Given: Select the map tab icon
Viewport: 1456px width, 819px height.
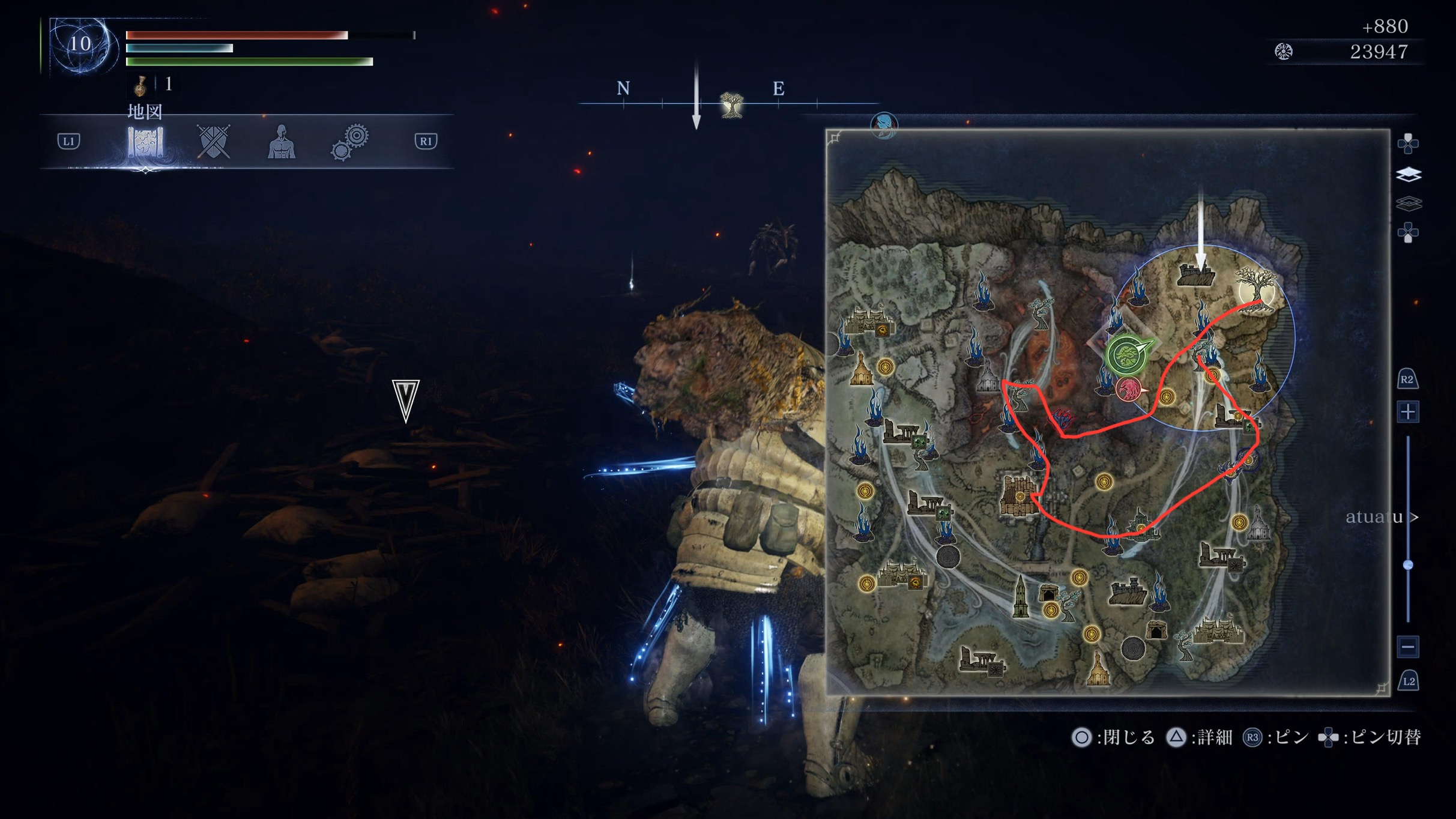Looking at the screenshot, I should pos(145,143).
